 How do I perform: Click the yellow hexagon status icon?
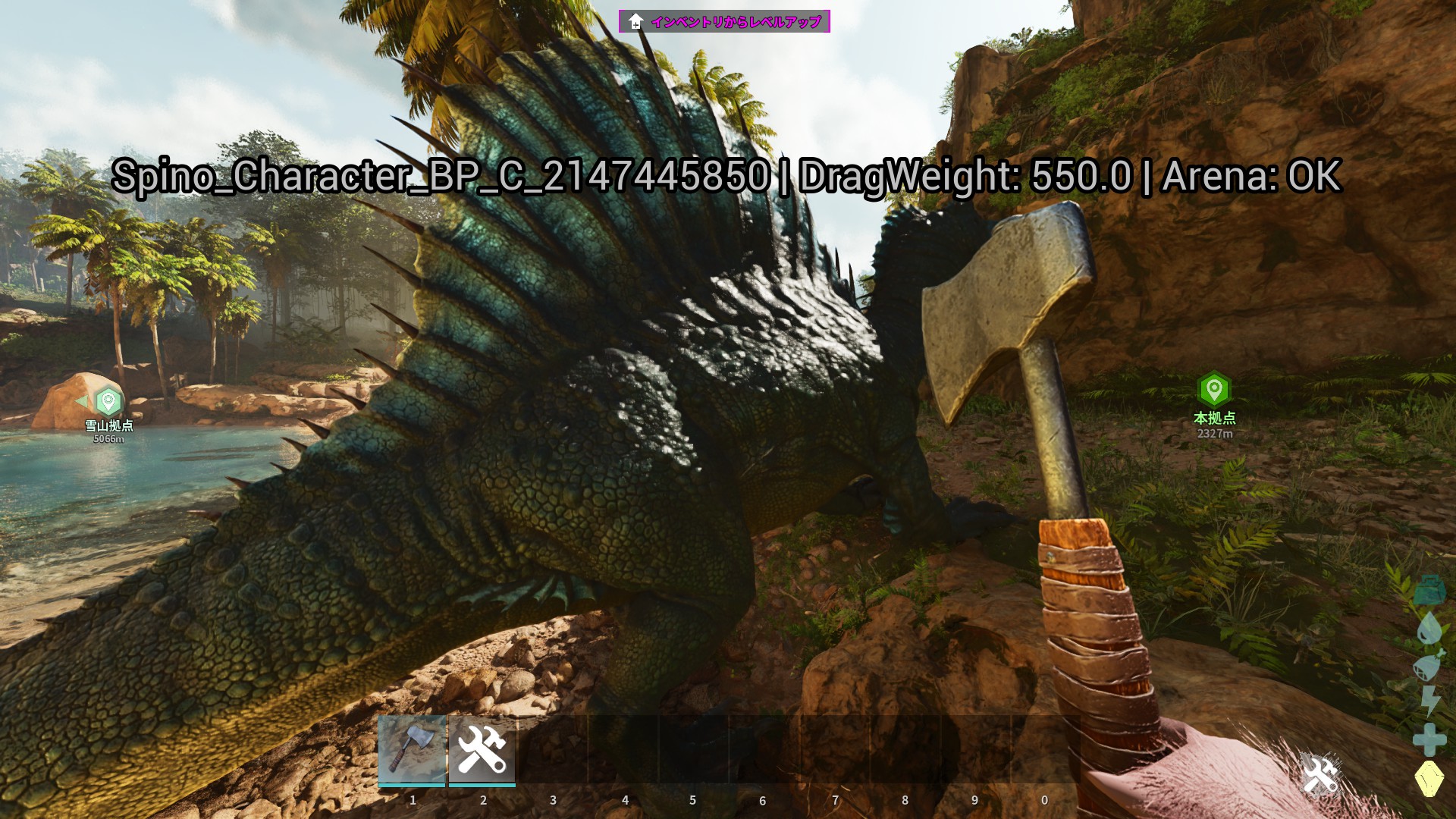(1429, 779)
